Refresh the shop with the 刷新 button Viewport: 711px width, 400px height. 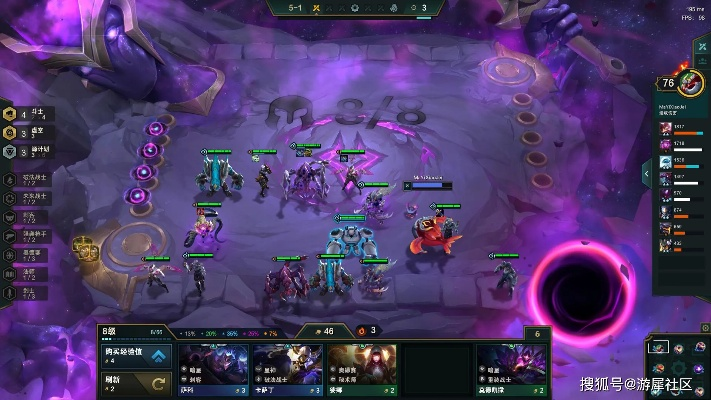tap(137, 383)
